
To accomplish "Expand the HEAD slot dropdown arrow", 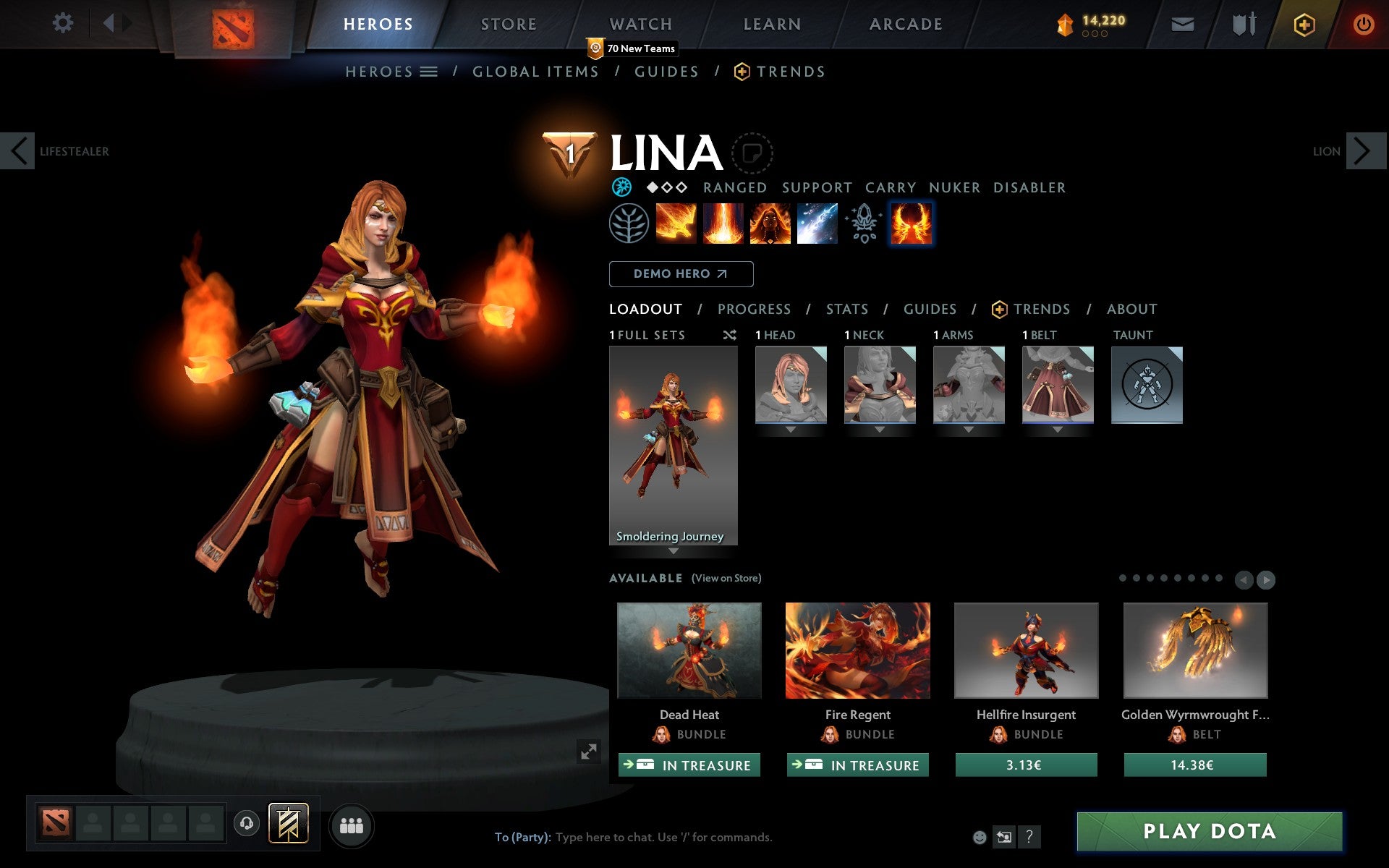I will [x=790, y=428].
